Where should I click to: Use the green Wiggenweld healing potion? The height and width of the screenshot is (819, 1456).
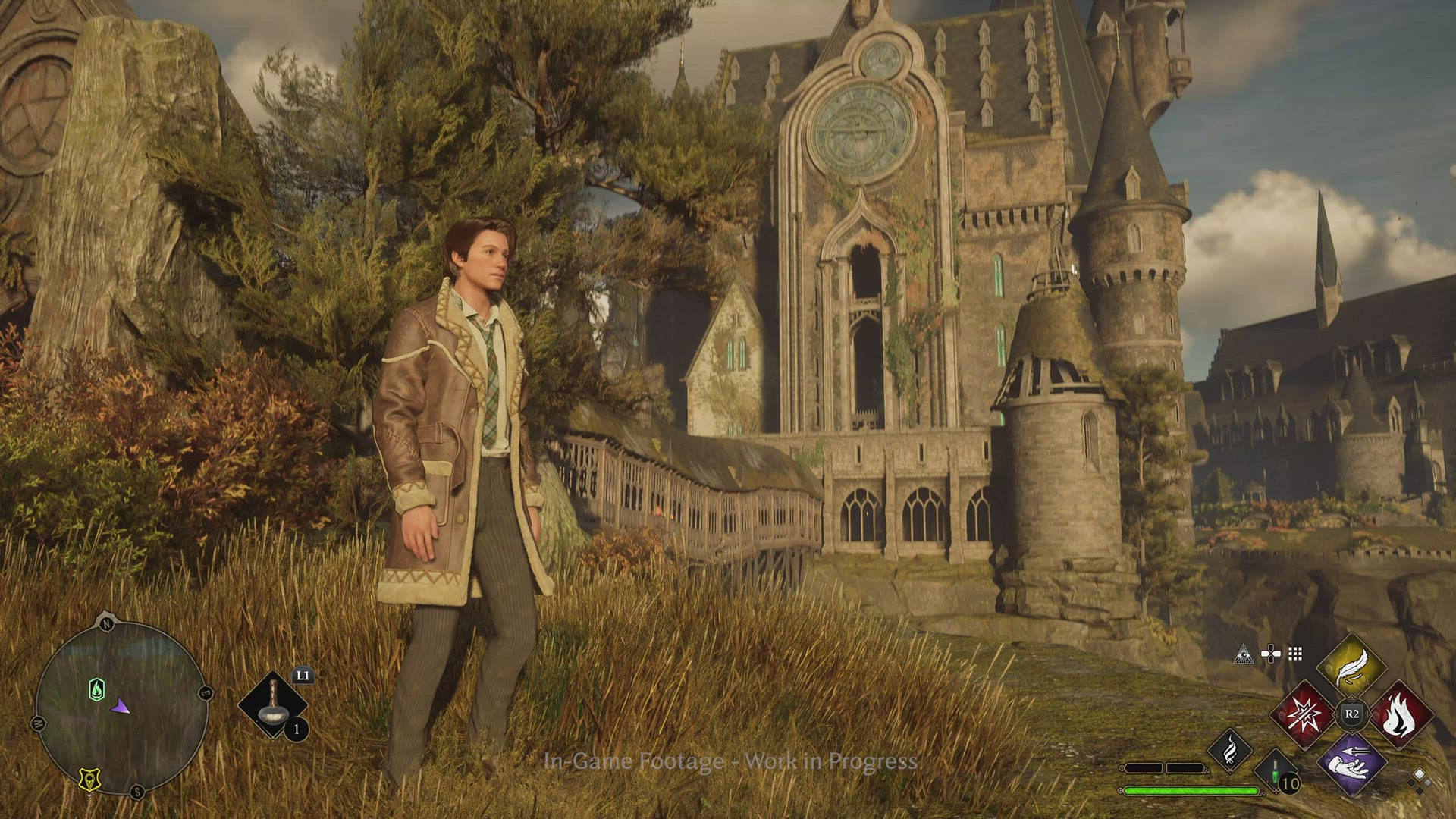coord(1277,772)
